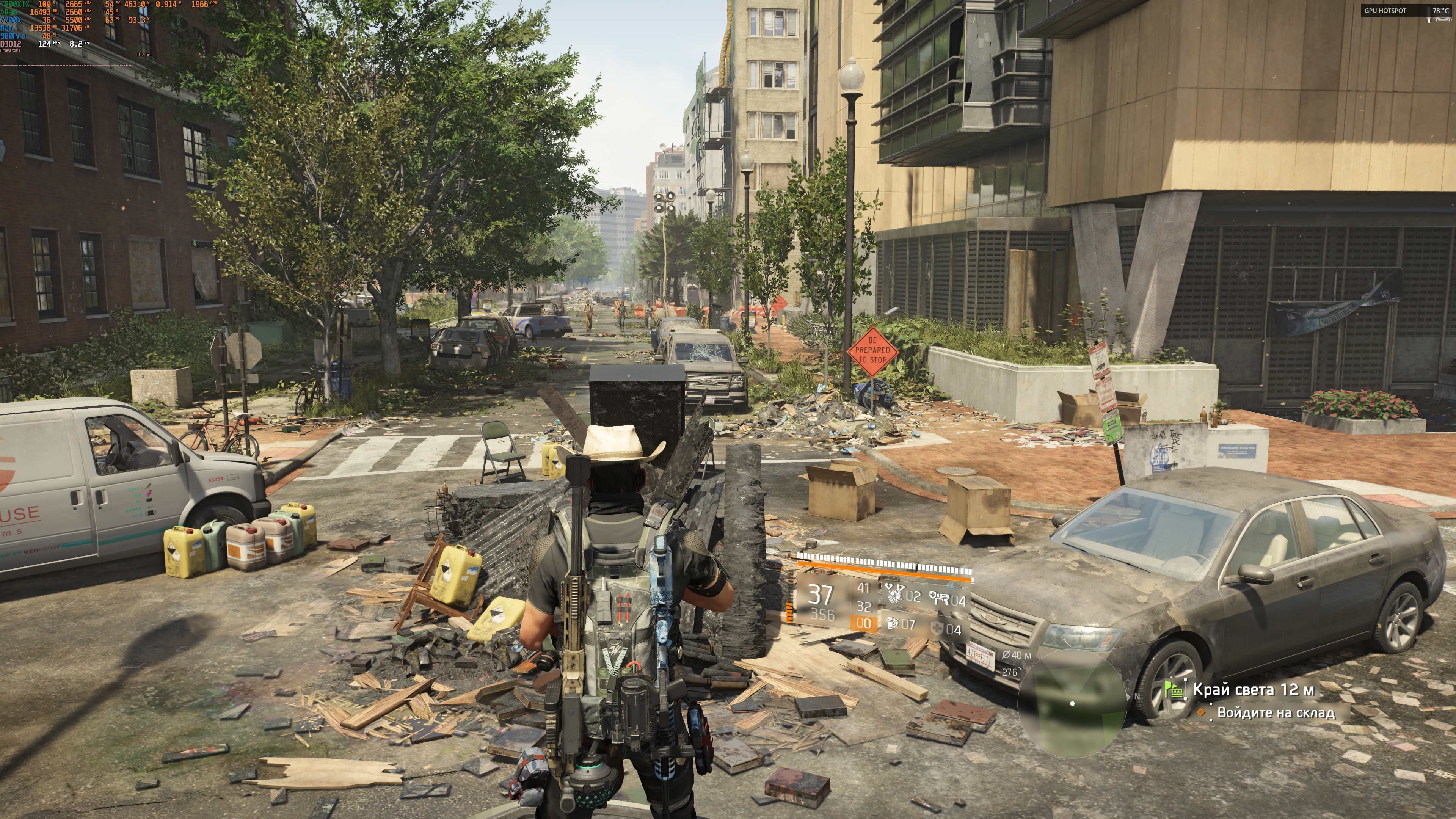Click the circular minimap

pyautogui.click(x=1072, y=704)
